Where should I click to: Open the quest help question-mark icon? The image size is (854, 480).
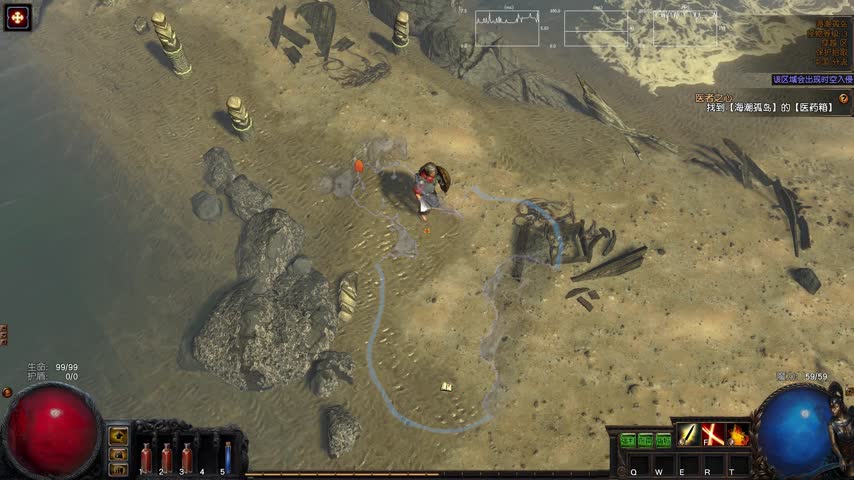(x=843, y=98)
